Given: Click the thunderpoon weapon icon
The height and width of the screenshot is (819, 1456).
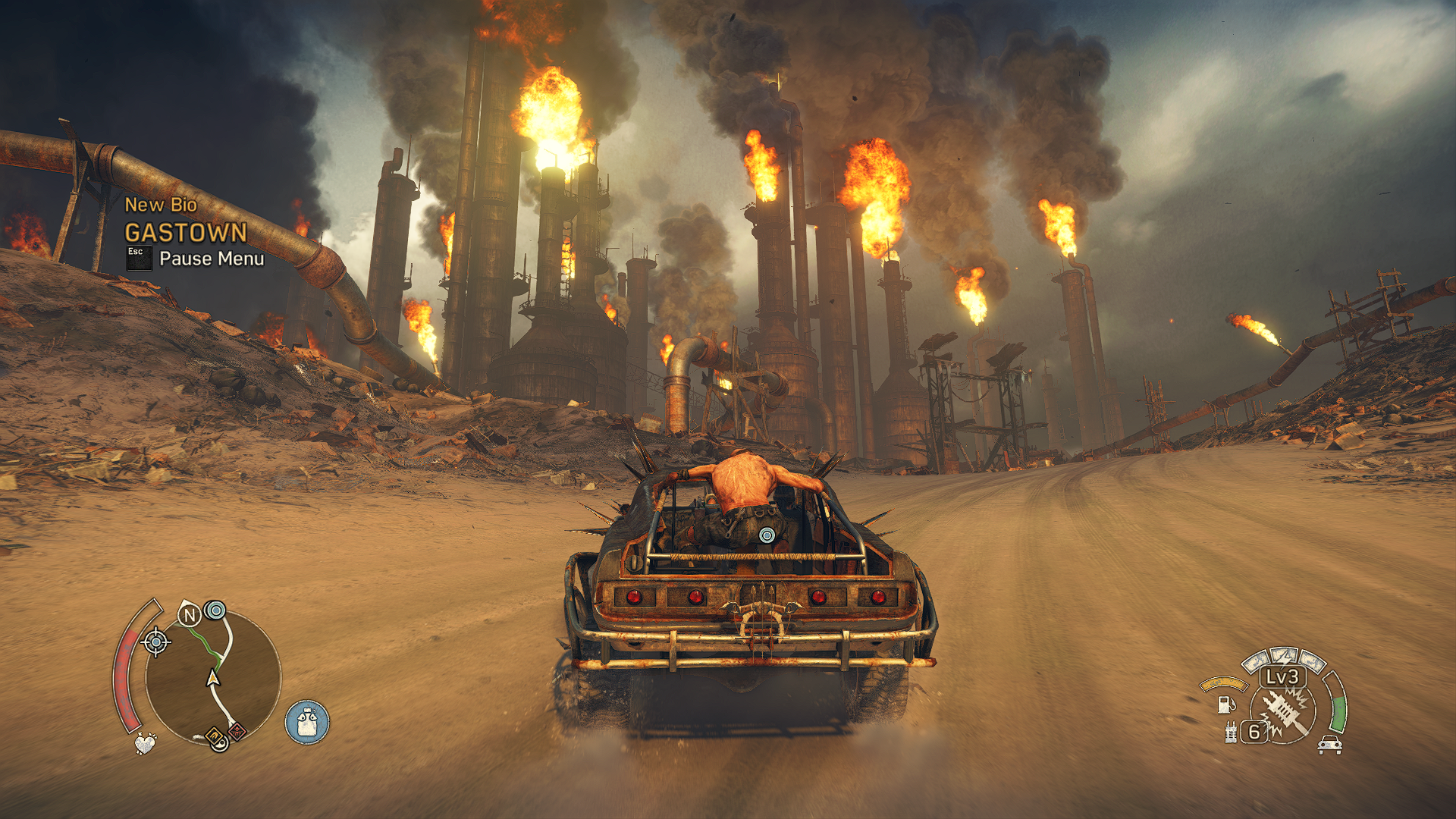Looking at the screenshot, I should click(x=1285, y=713).
